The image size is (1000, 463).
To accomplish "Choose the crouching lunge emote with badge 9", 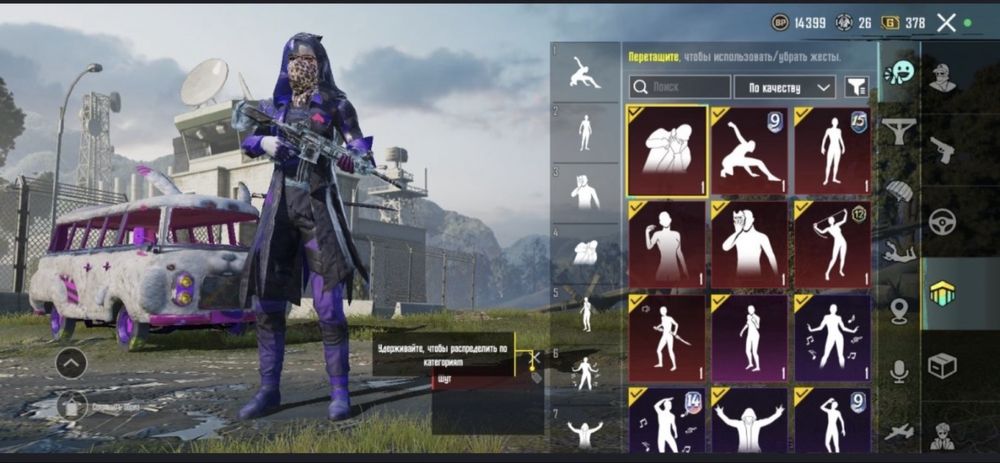I will pos(750,151).
